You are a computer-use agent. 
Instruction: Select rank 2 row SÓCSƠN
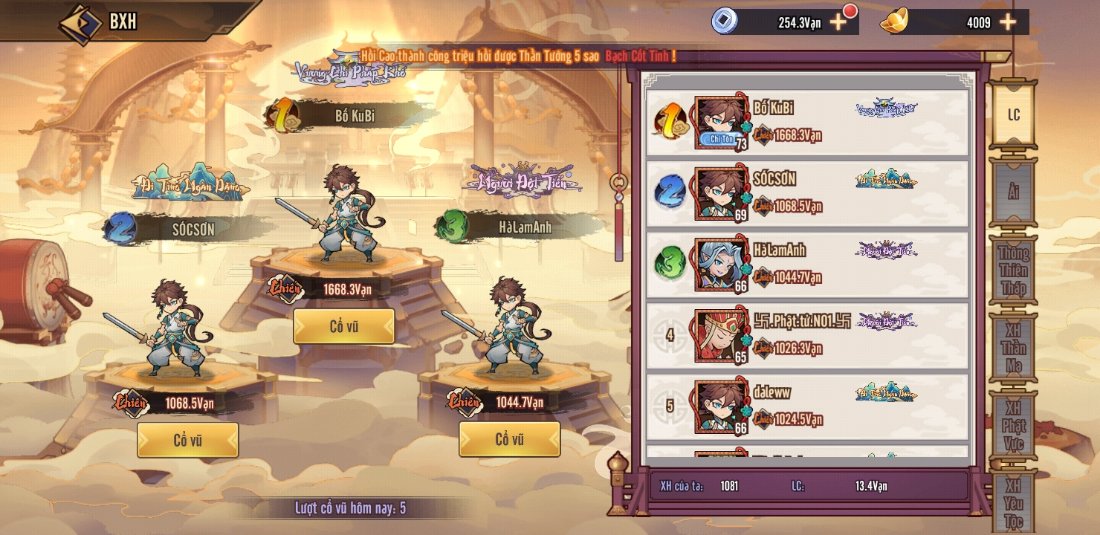point(808,193)
